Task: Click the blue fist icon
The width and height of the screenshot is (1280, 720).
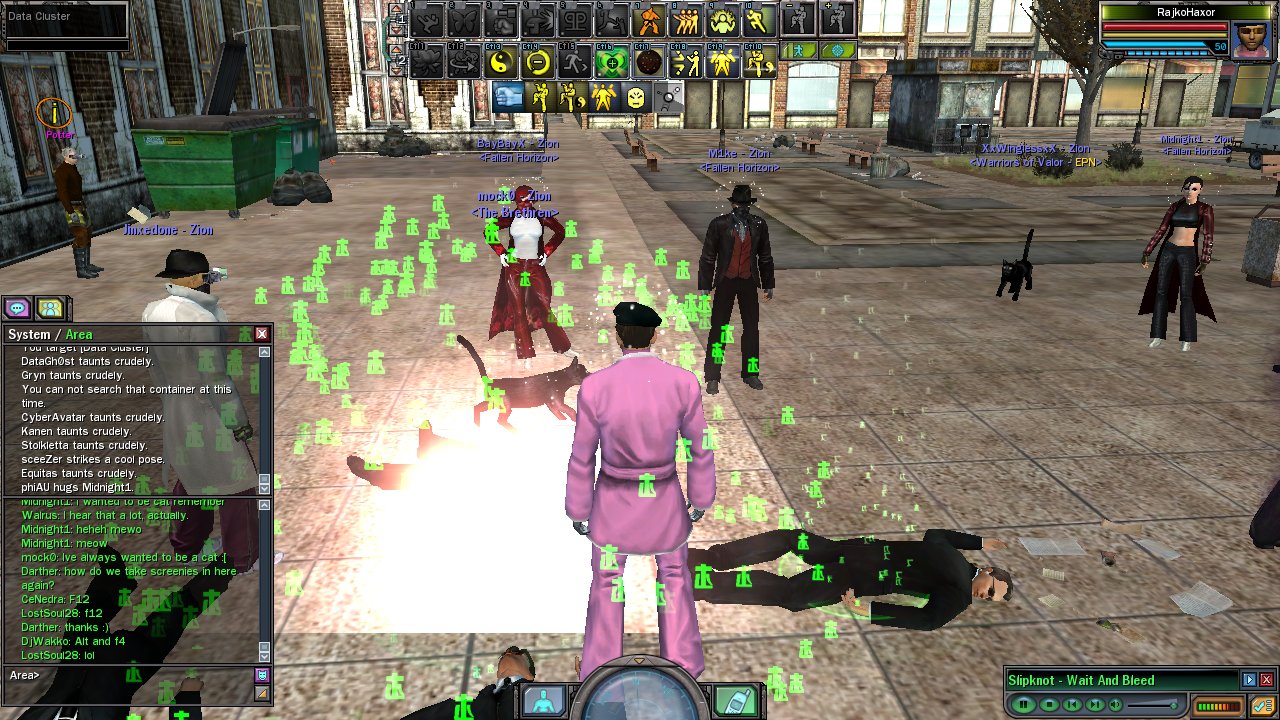Action: [x=508, y=97]
